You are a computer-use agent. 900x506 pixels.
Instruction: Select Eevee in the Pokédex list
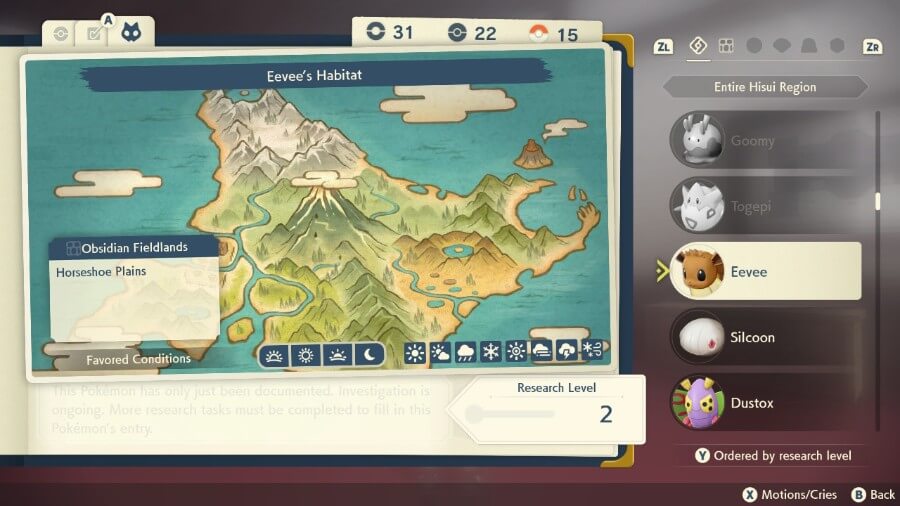765,271
